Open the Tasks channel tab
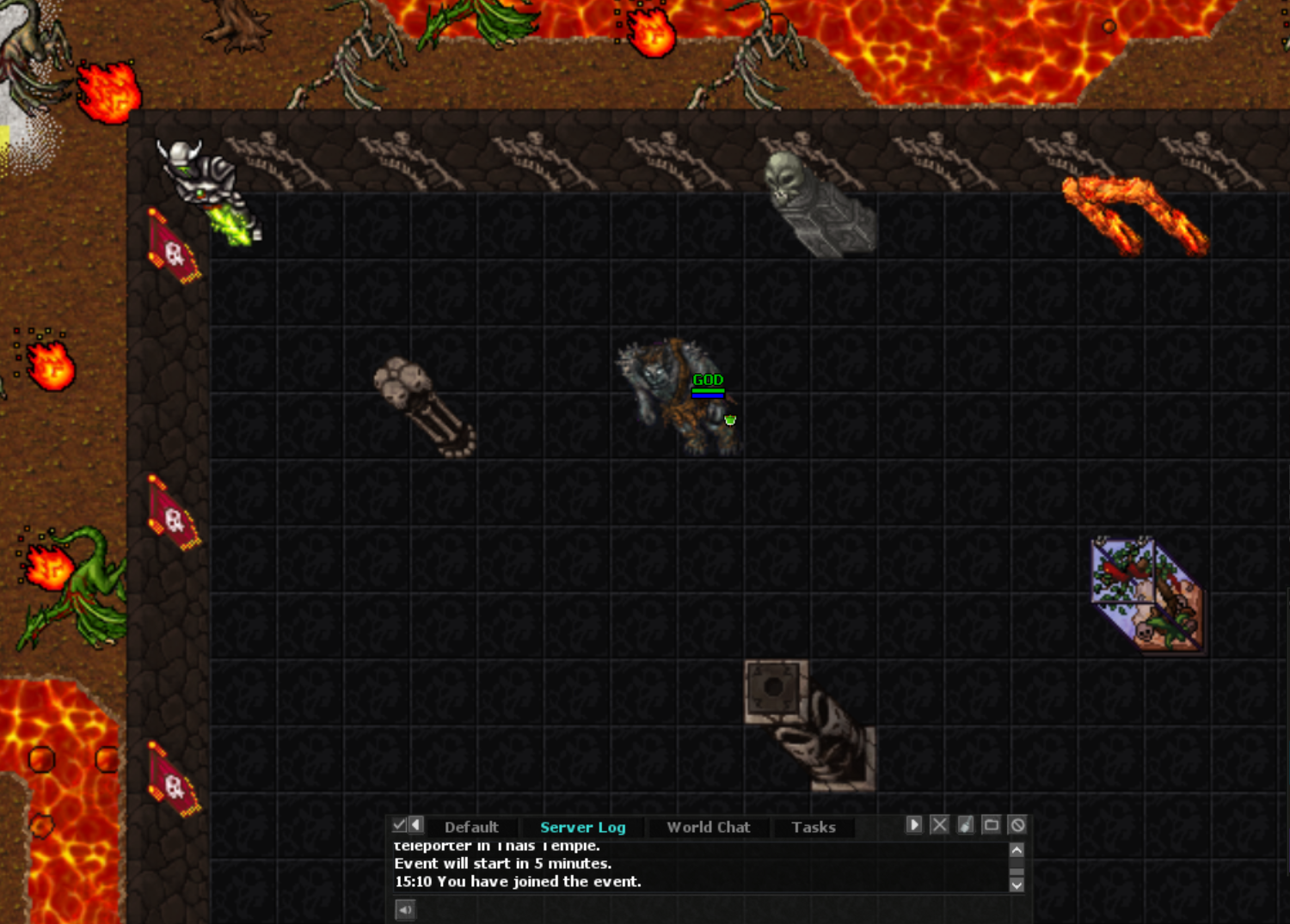The height and width of the screenshot is (924, 1290). pos(813,827)
